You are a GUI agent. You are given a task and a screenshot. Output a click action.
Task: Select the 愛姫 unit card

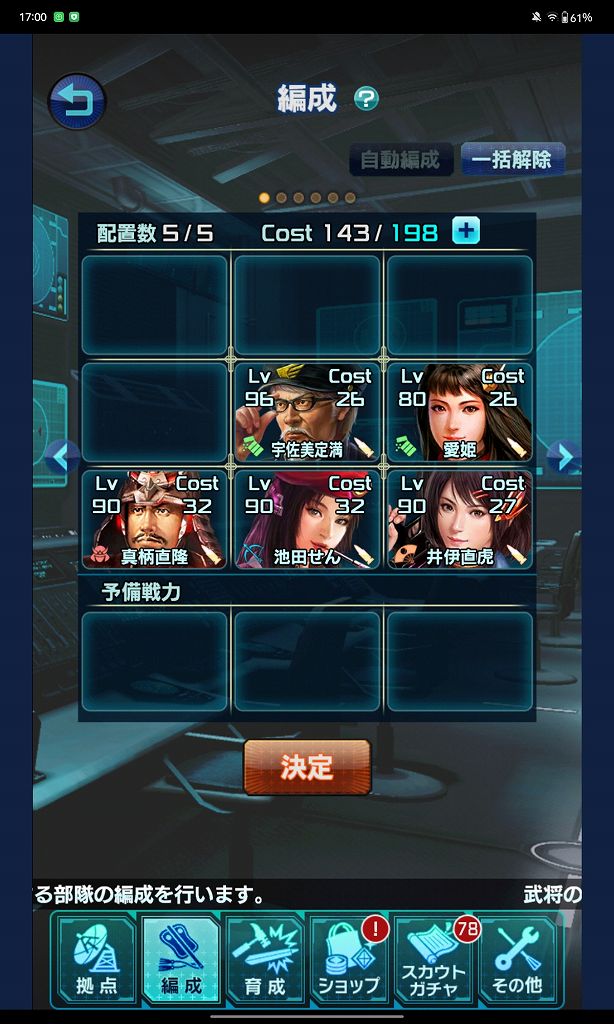click(460, 412)
